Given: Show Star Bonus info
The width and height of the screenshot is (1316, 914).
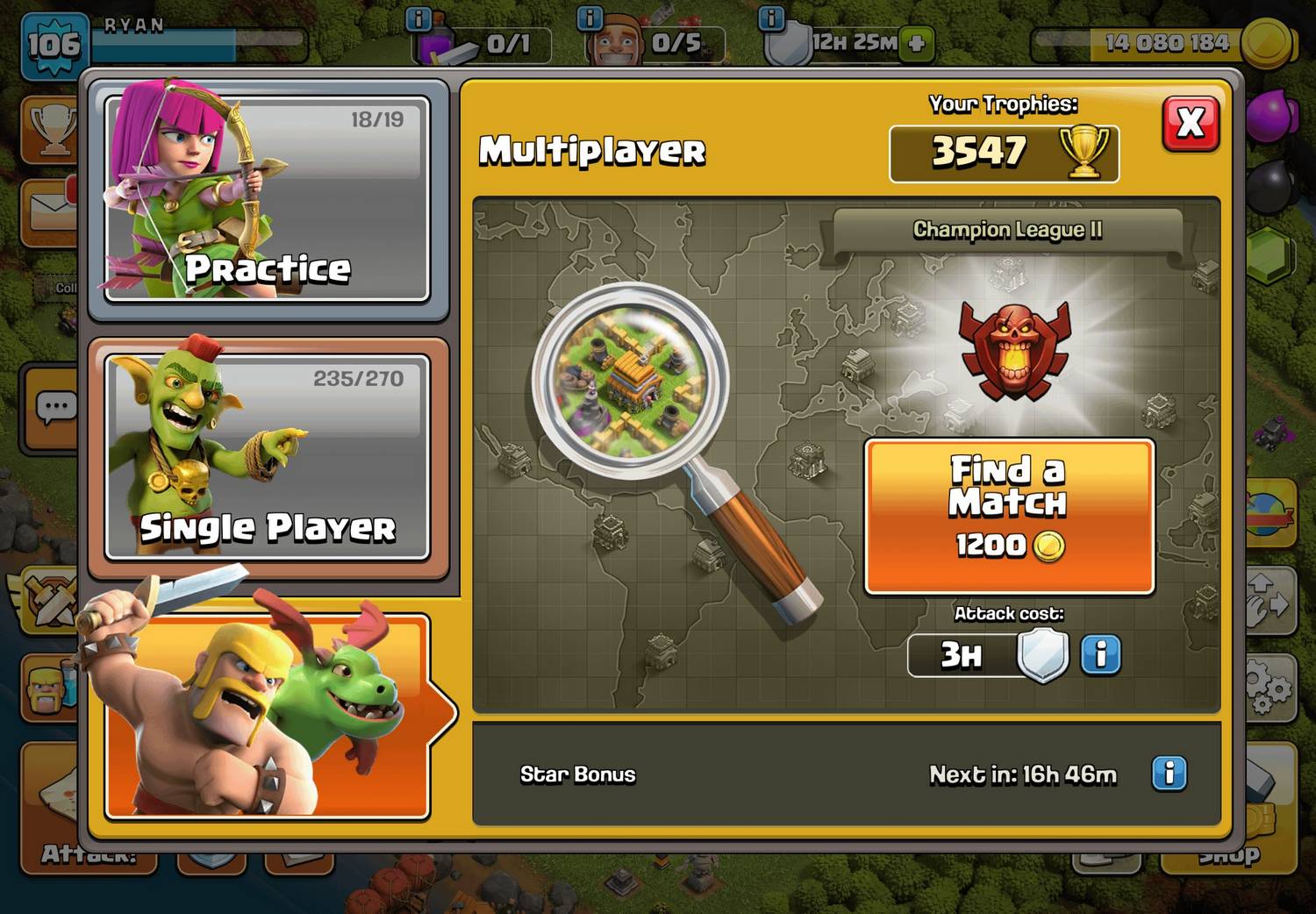Looking at the screenshot, I should pyautogui.click(x=1169, y=774).
